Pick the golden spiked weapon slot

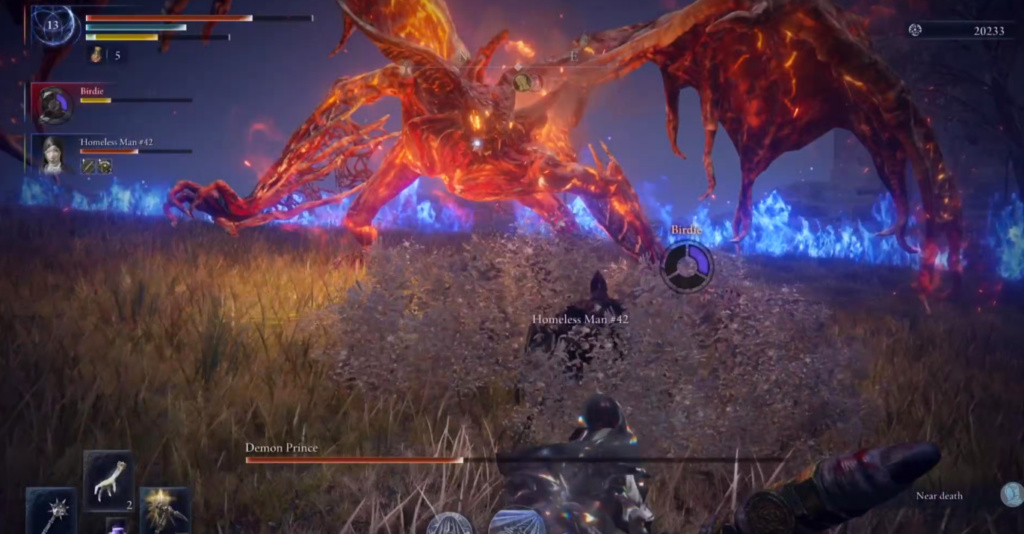164,509
